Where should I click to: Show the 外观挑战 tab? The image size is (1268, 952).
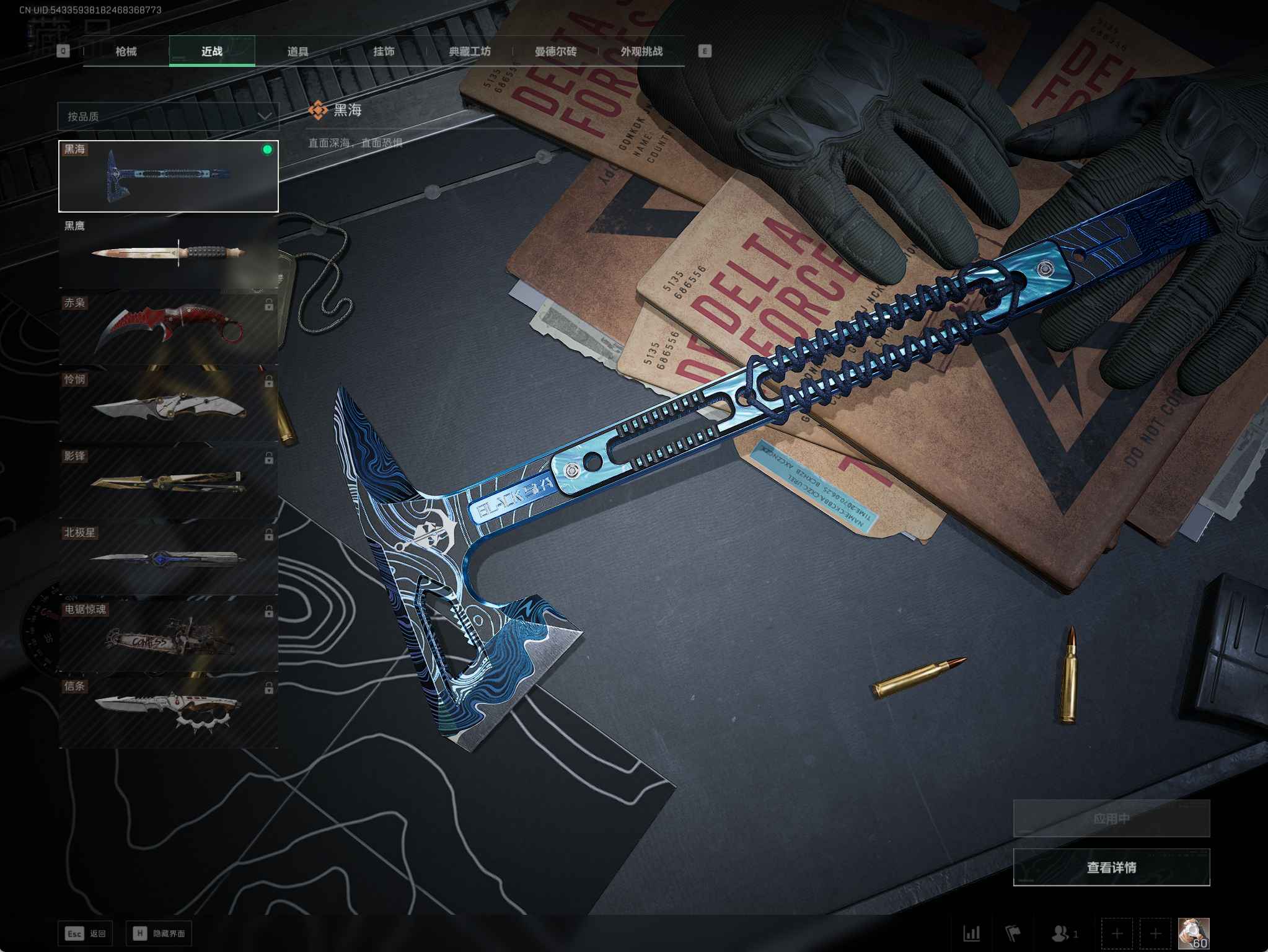tap(641, 51)
